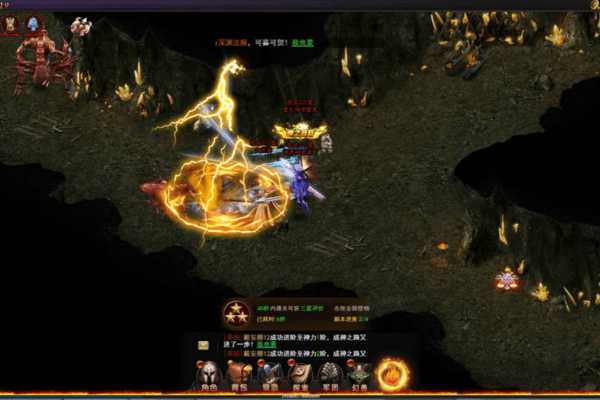Open the 背包 bag inventory
The height and width of the screenshot is (400, 600).
click(239, 377)
